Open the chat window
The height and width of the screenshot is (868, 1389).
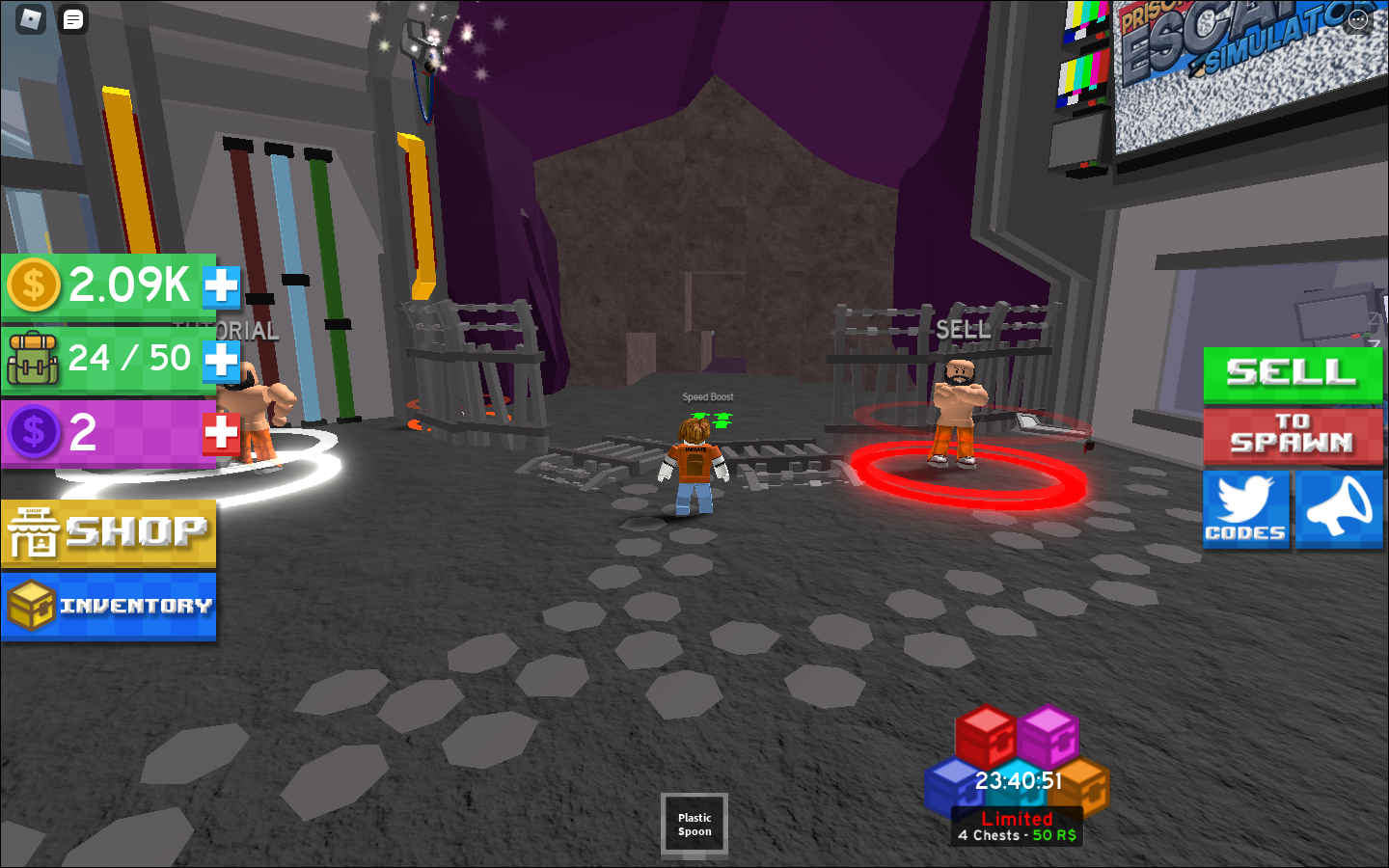point(71,18)
